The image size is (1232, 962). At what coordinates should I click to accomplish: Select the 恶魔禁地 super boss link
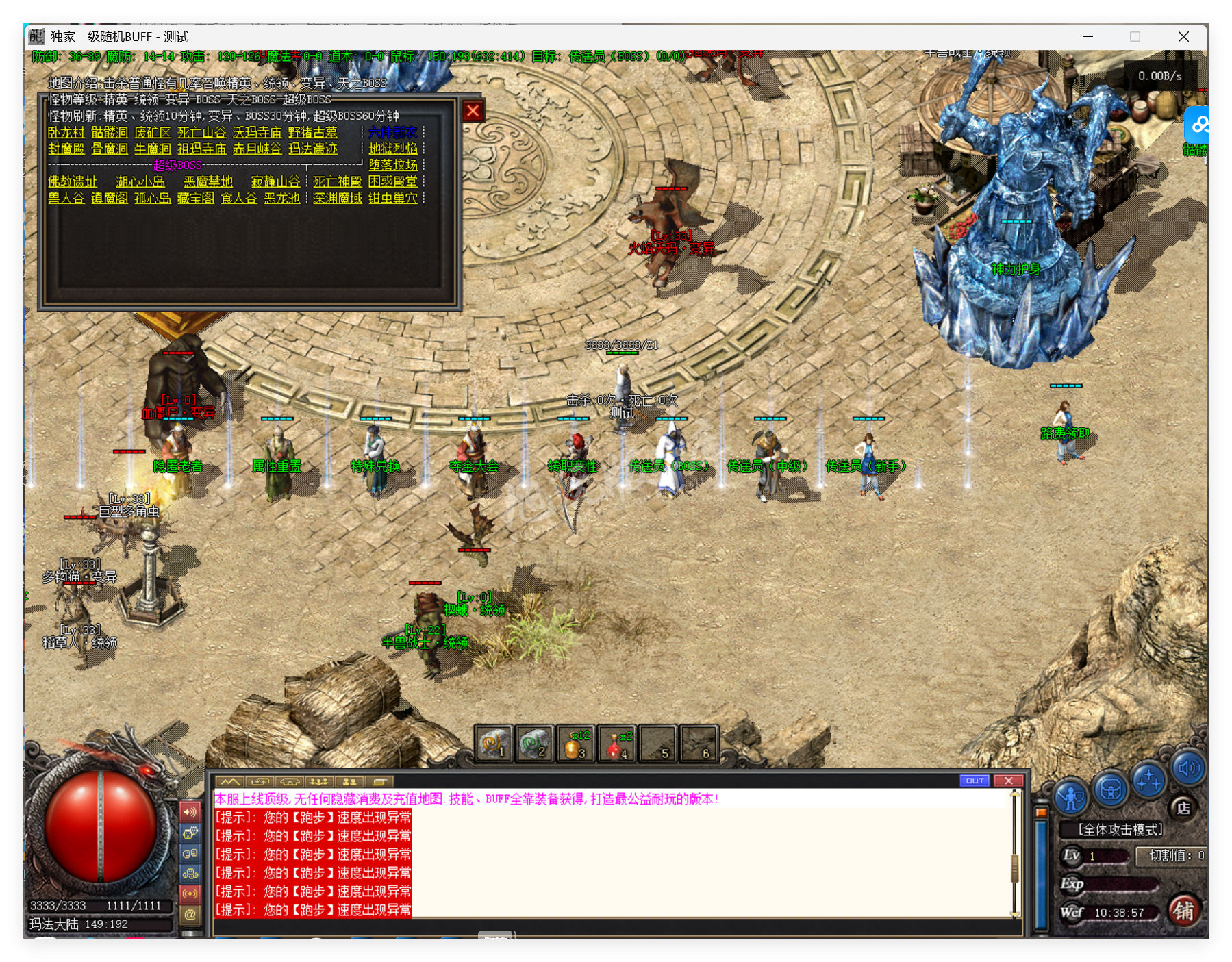pyautogui.click(x=208, y=181)
